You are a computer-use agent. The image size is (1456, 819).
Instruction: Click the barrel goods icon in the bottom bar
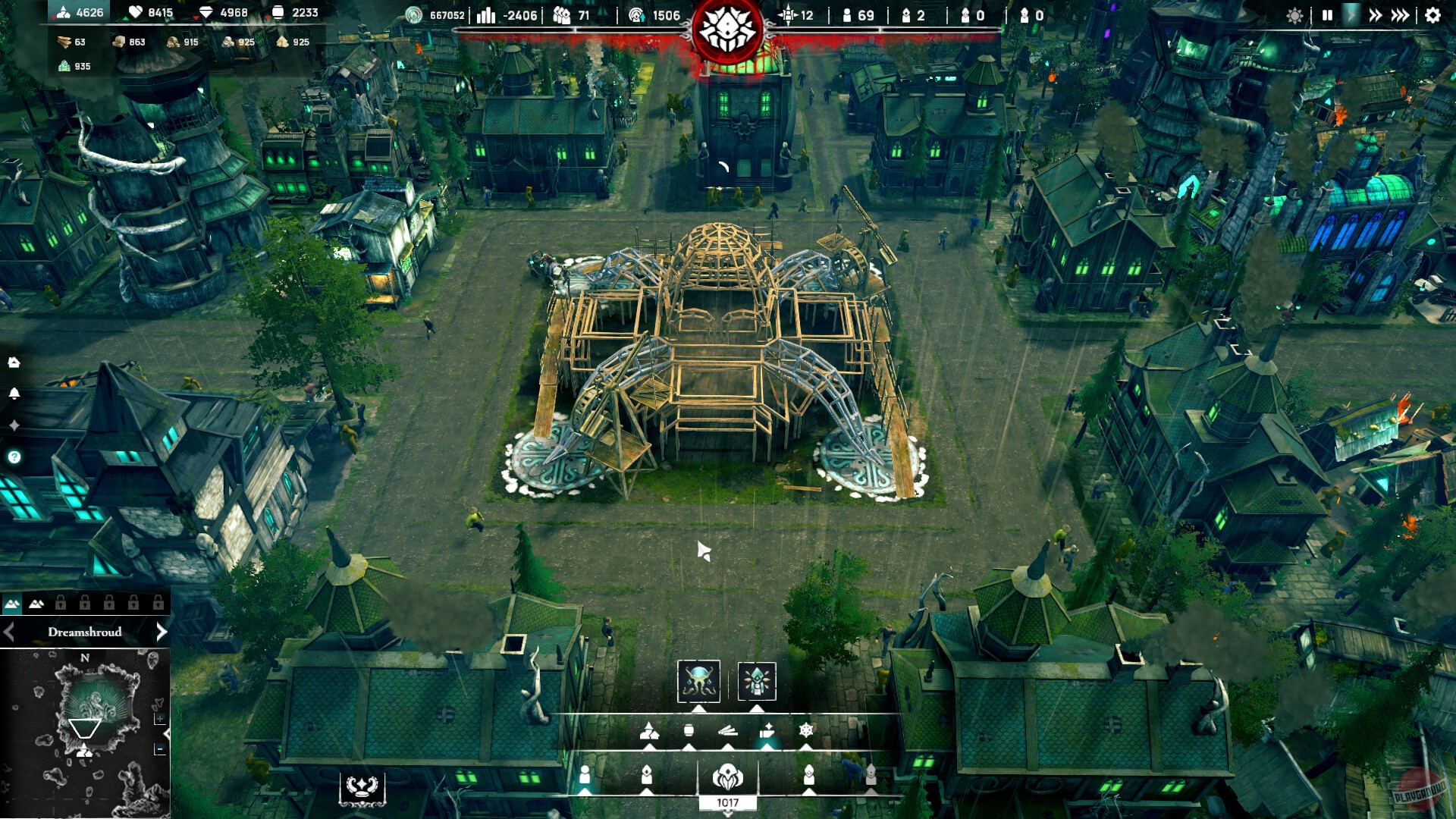coord(689,730)
